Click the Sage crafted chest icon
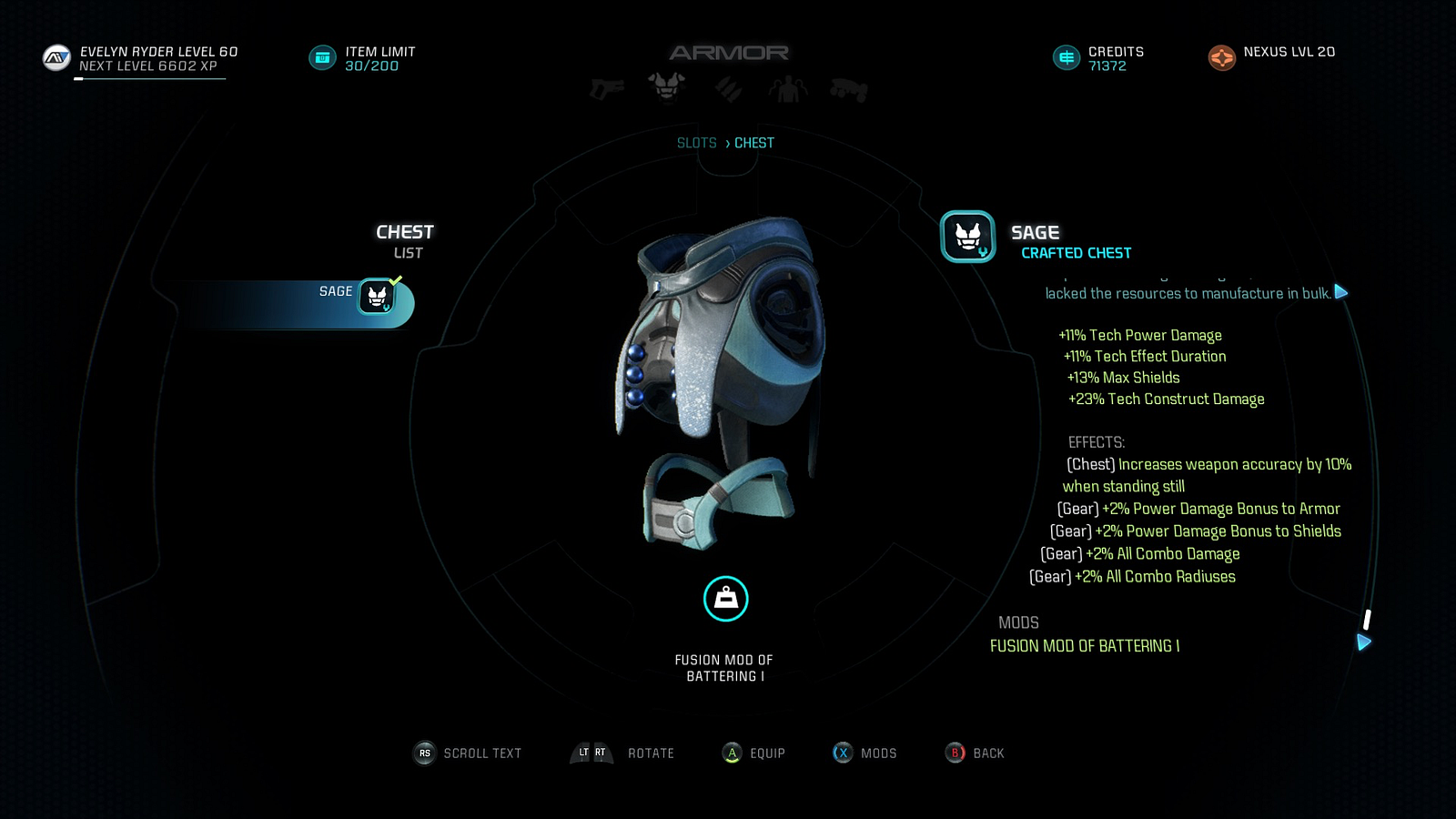1456x819 pixels. [967, 237]
